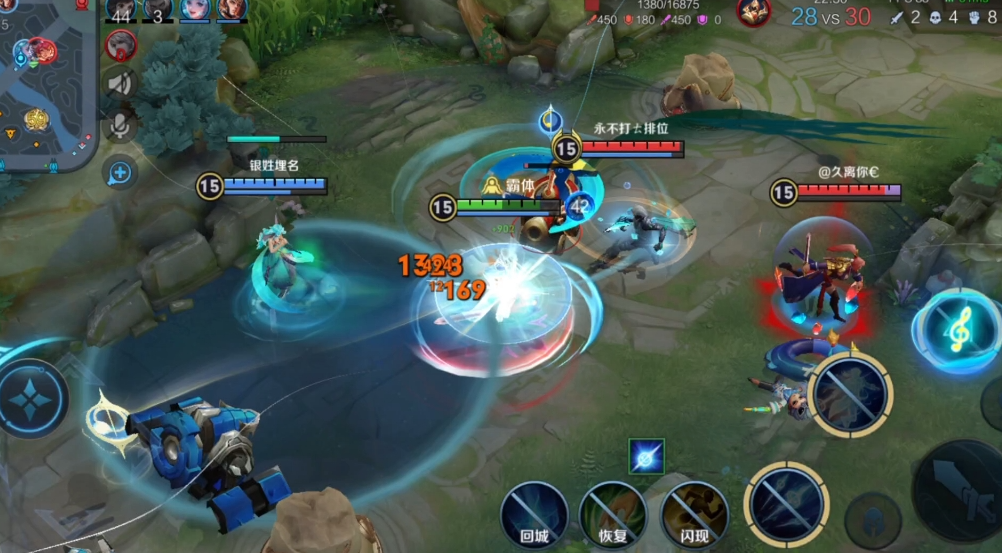Image resolution: width=1002 pixels, height=553 pixels.
Task: Activate the glowing blue orb item icon
Action: (646, 457)
